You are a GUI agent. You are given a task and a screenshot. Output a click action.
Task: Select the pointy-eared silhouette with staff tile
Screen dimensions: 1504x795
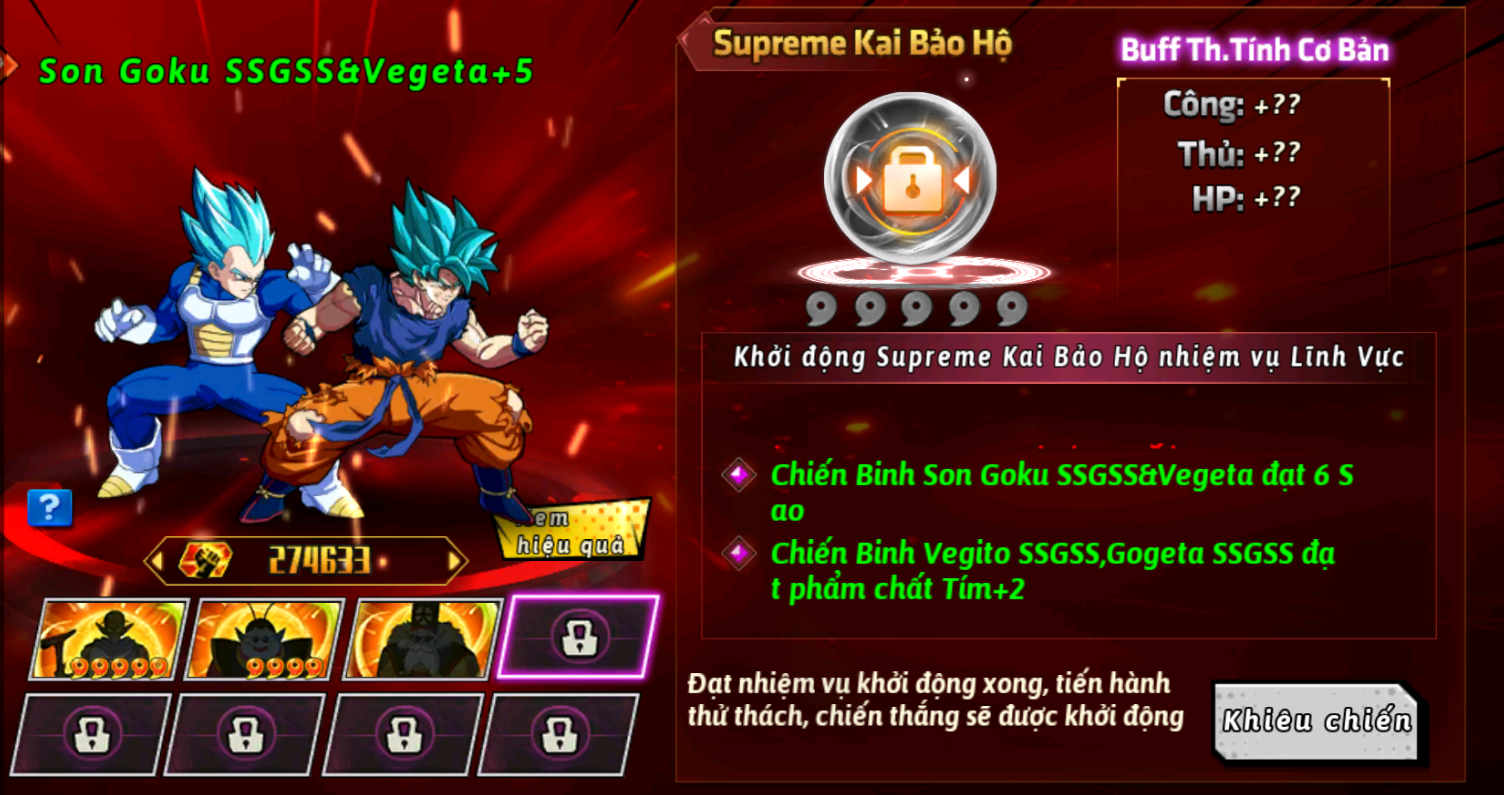pos(109,639)
